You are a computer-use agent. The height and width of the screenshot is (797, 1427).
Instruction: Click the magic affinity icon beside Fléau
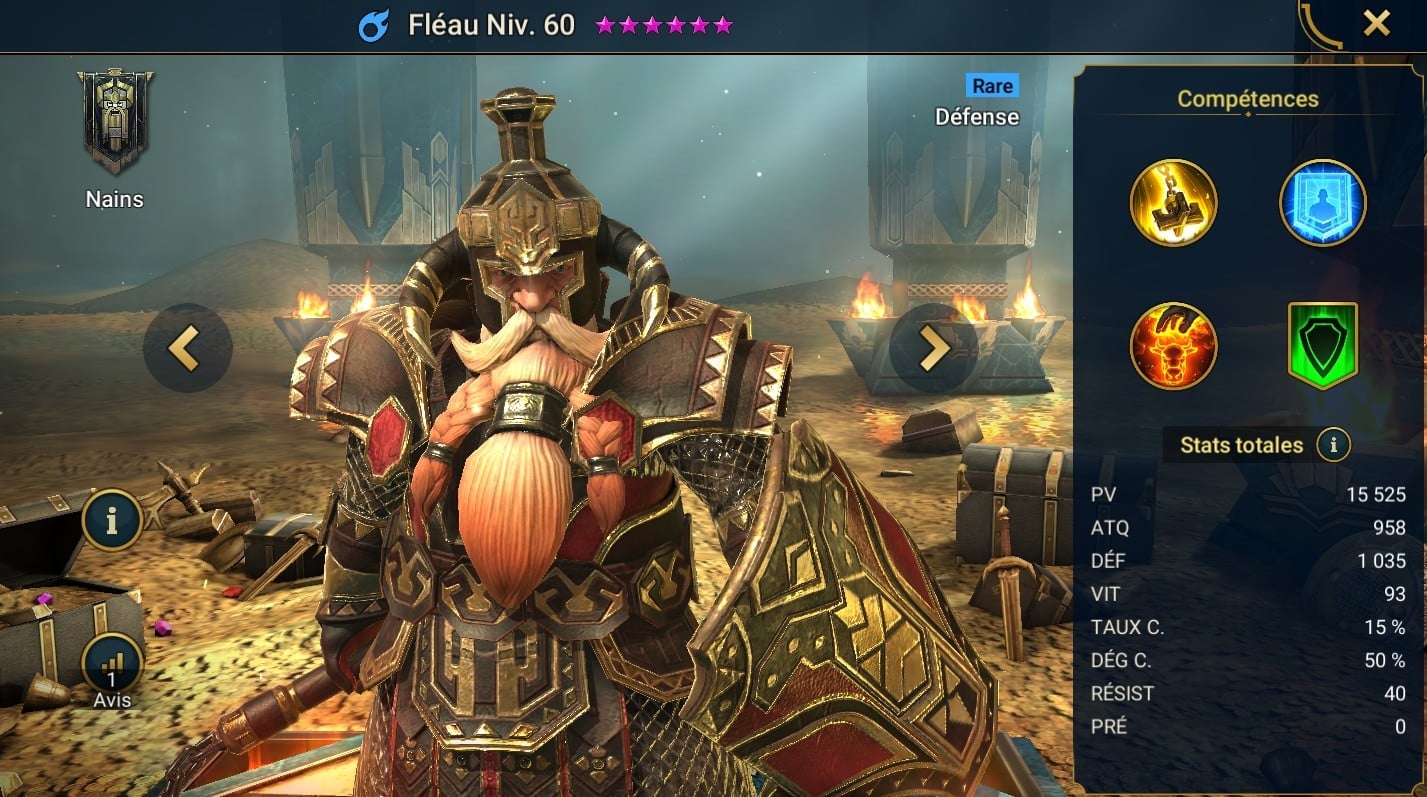point(374,26)
